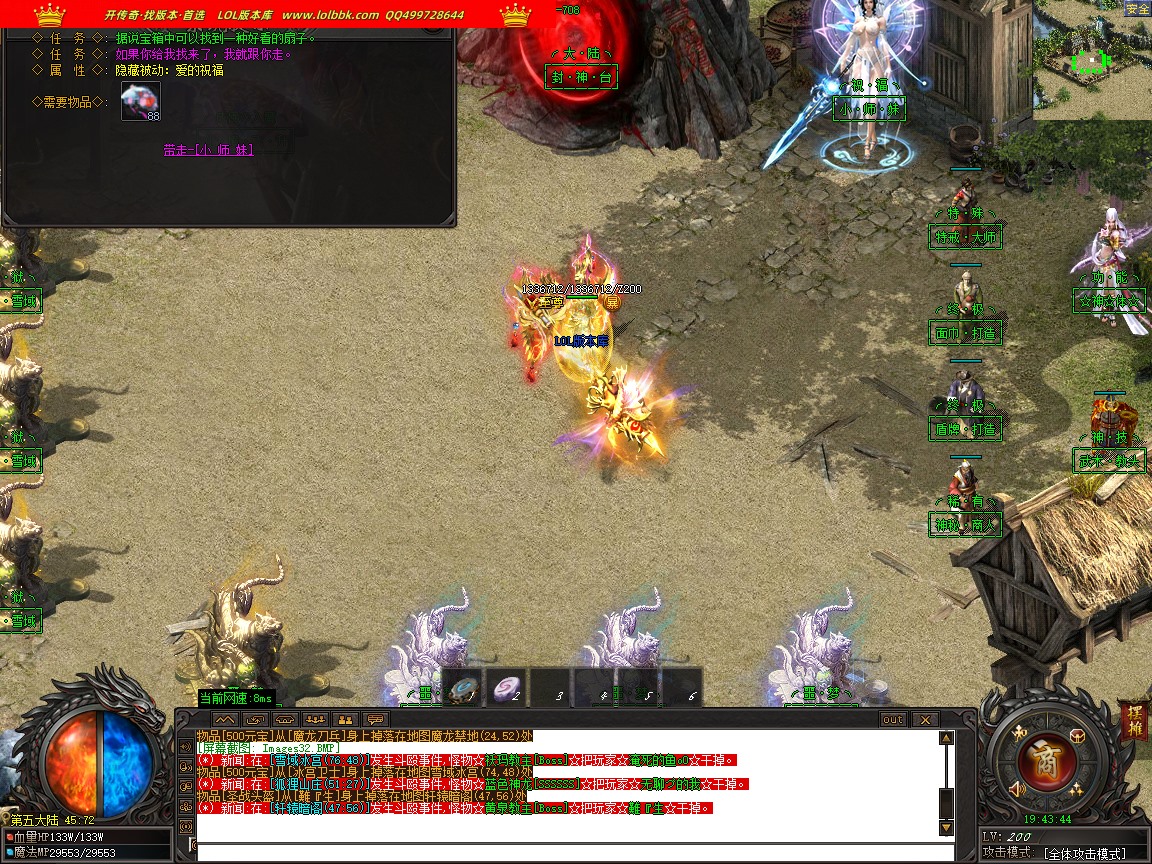This screenshot has height=864, width=1152.
Task: Click the speech bubble chat toolbar button
Action: point(376,720)
